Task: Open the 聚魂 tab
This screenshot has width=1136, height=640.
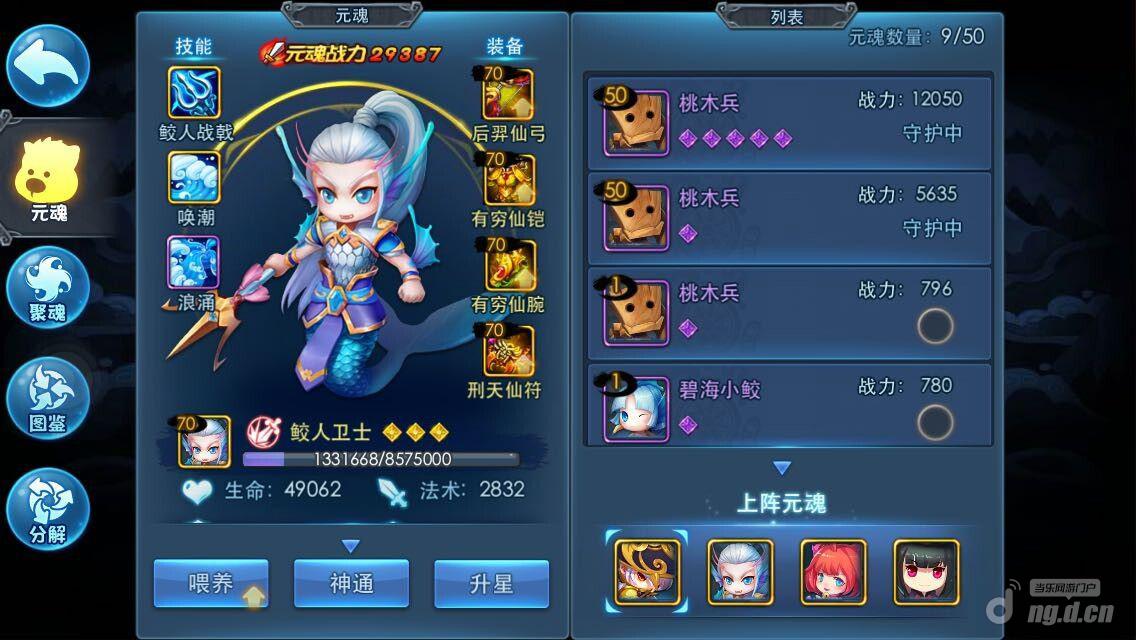Action: (48, 288)
